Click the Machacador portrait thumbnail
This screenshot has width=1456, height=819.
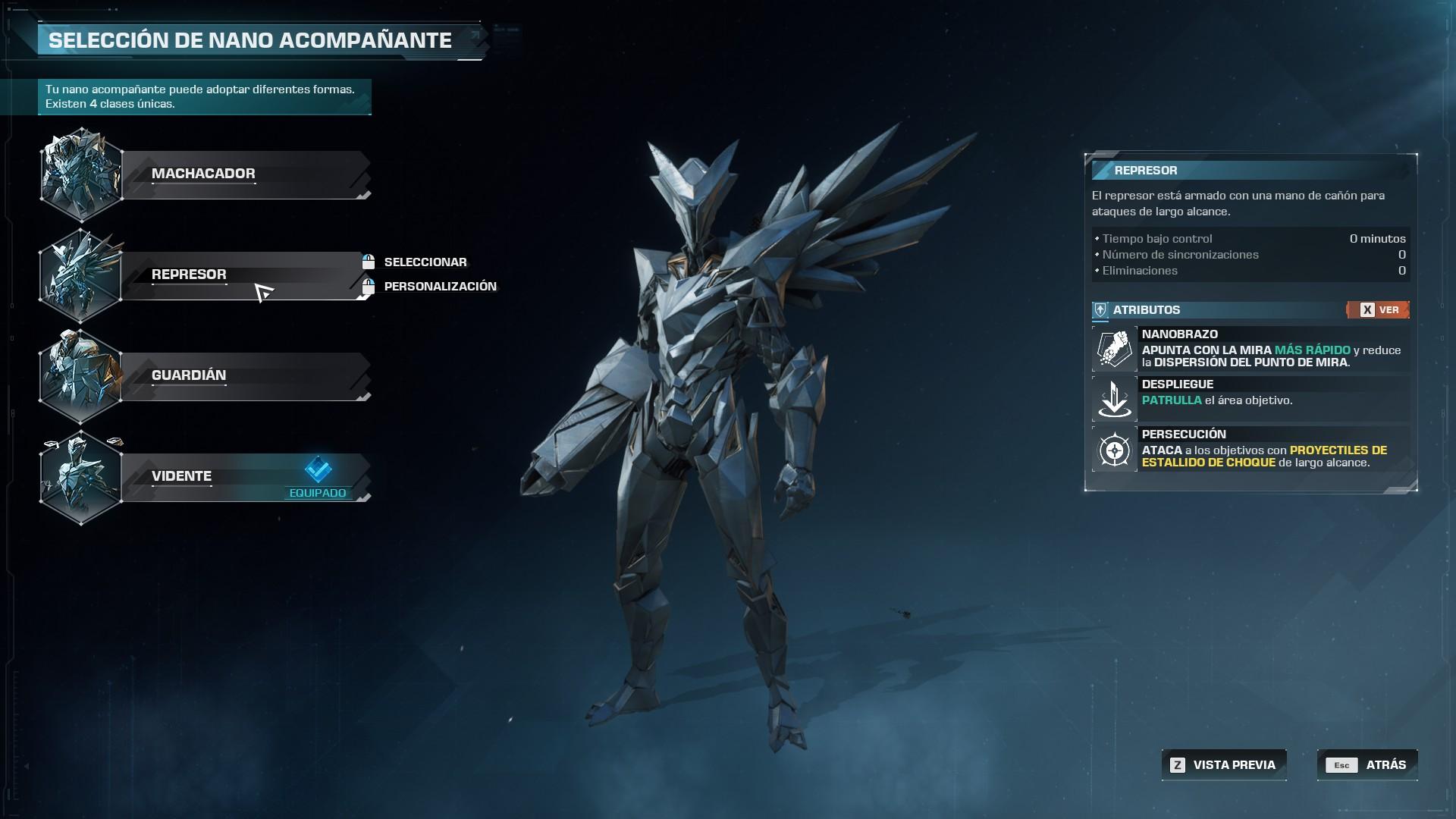tap(80, 174)
